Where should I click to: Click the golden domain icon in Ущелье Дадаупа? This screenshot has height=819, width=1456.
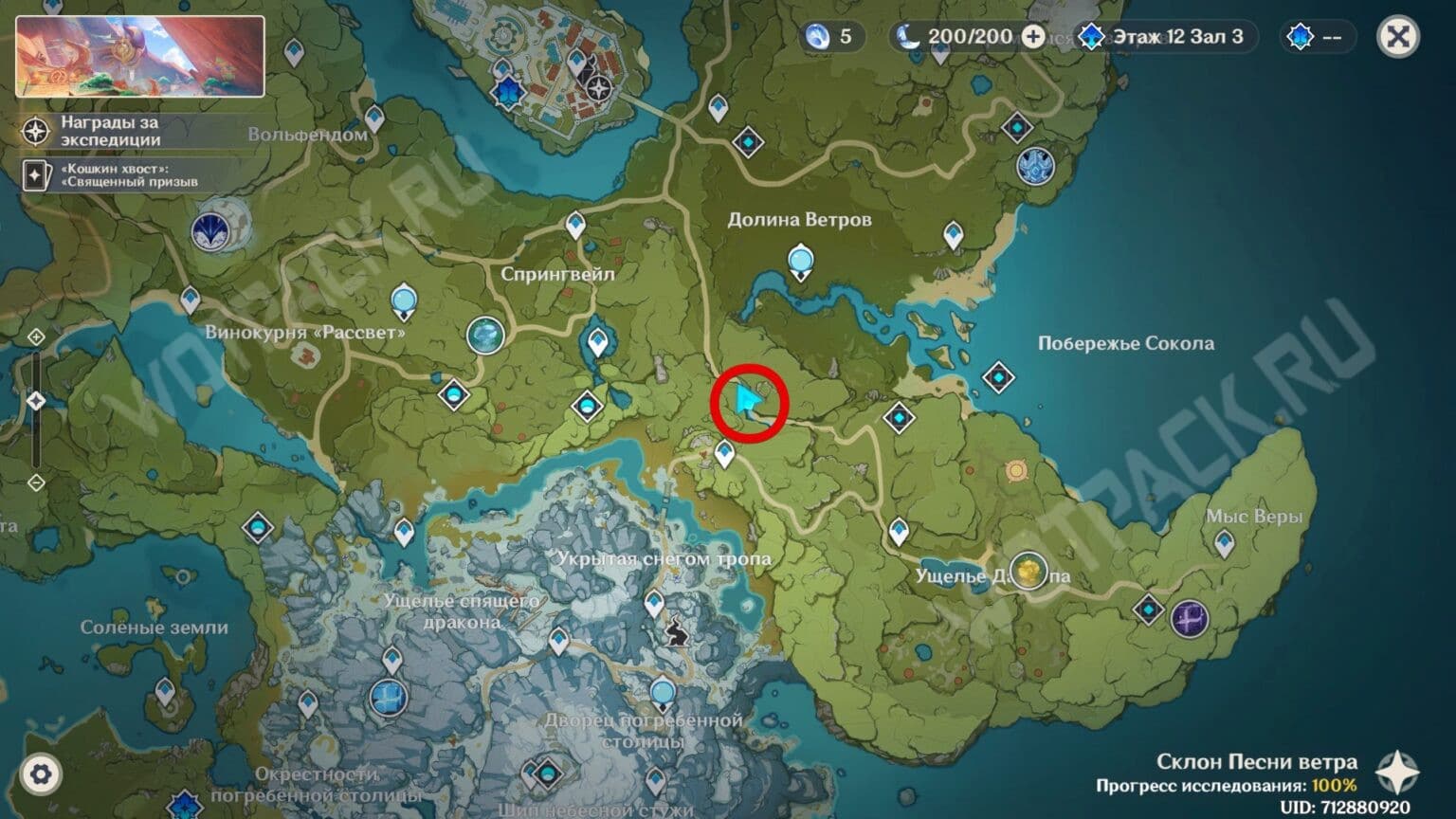pyautogui.click(x=1029, y=569)
